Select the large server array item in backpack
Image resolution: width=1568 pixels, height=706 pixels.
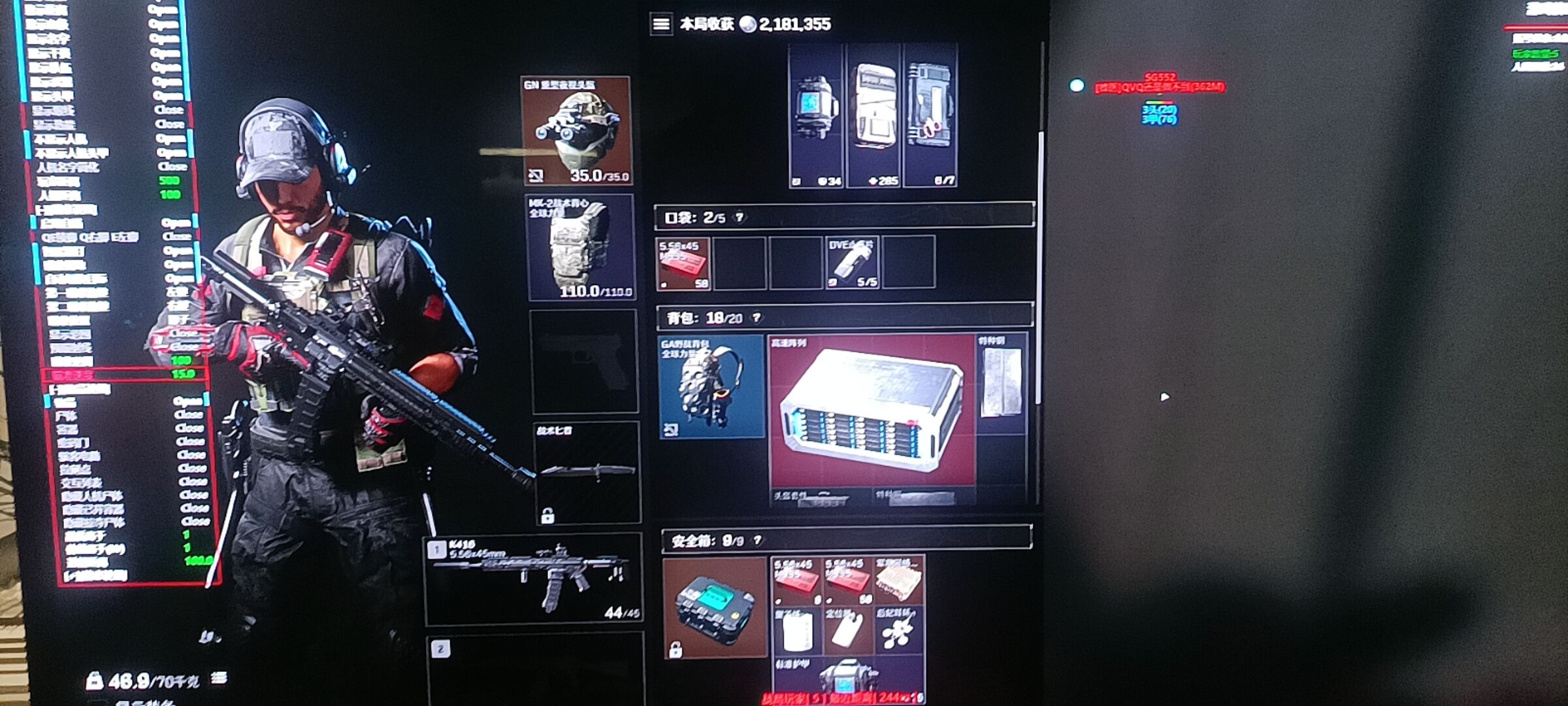pos(872,411)
